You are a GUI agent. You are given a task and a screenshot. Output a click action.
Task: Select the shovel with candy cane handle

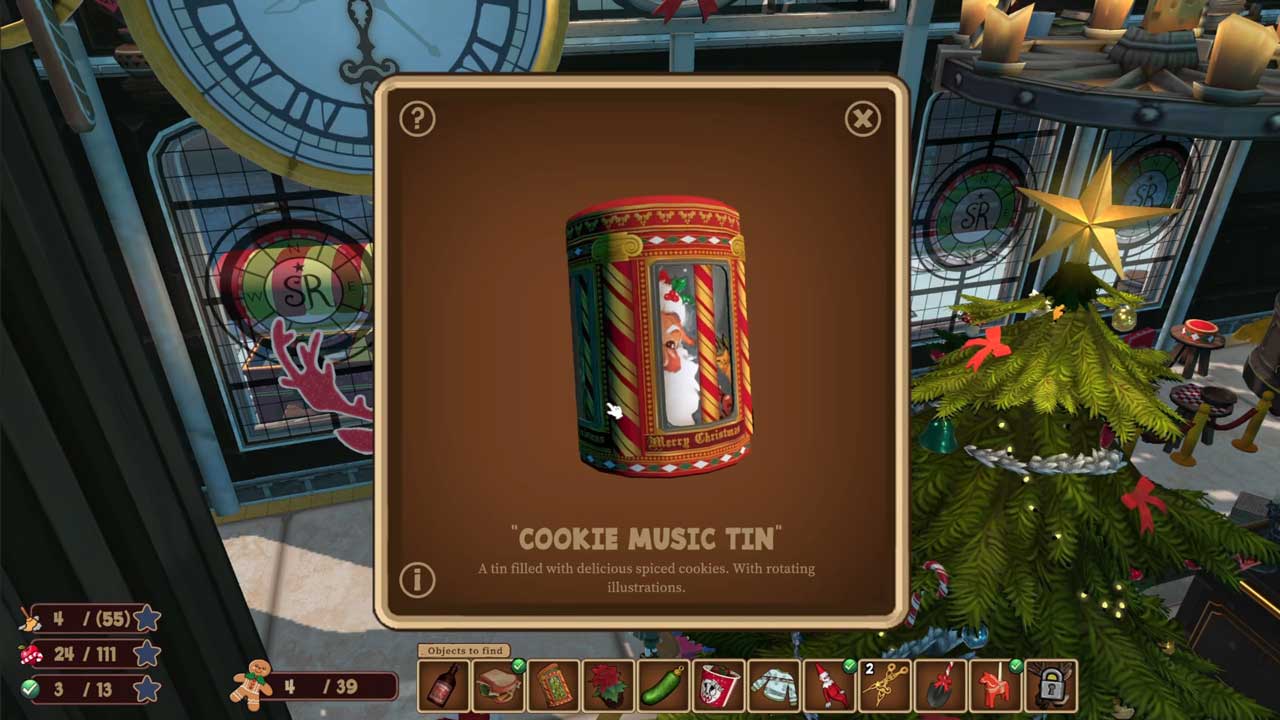point(940,686)
